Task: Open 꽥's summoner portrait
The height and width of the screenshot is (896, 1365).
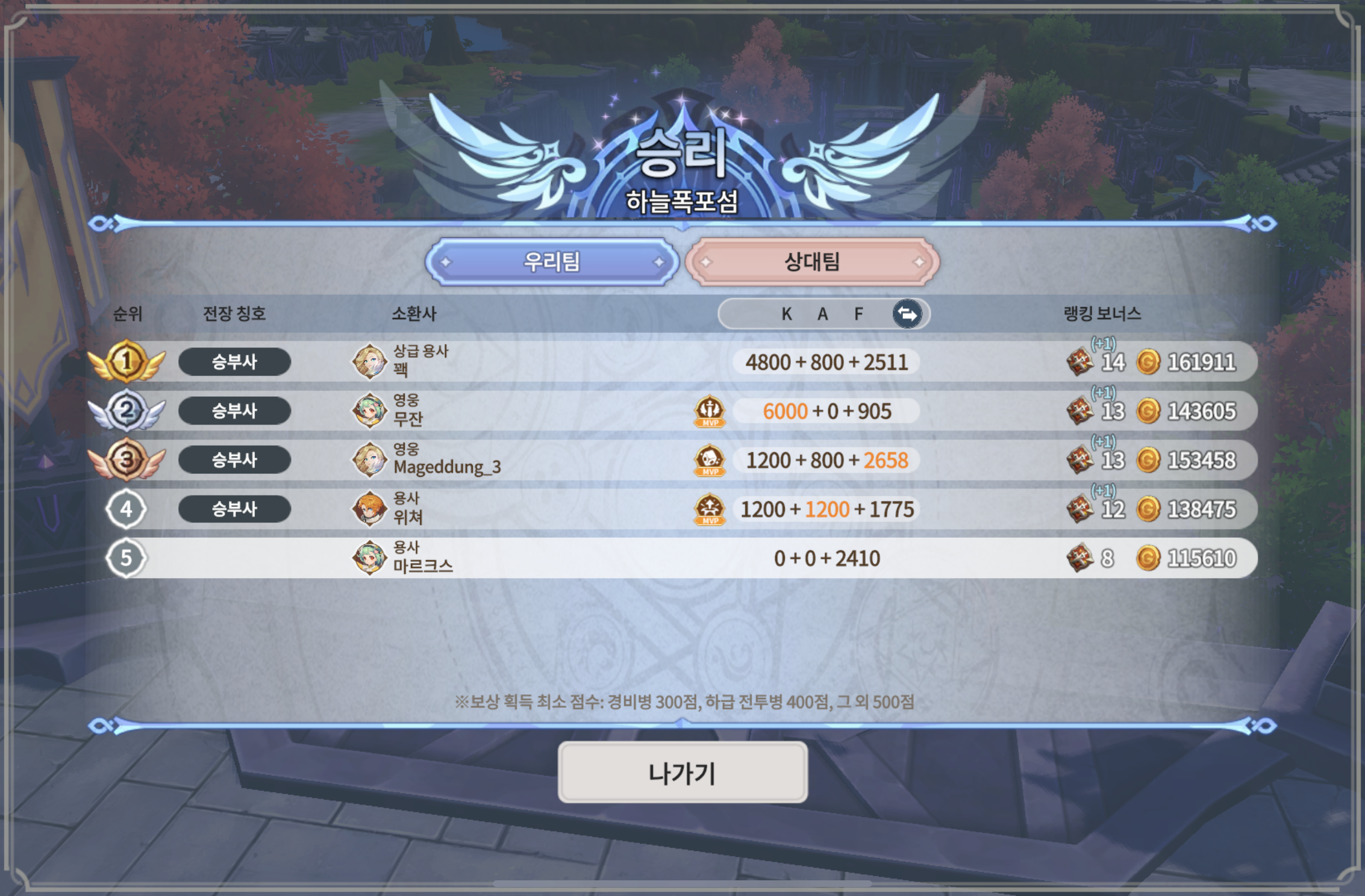Action: [369, 362]
